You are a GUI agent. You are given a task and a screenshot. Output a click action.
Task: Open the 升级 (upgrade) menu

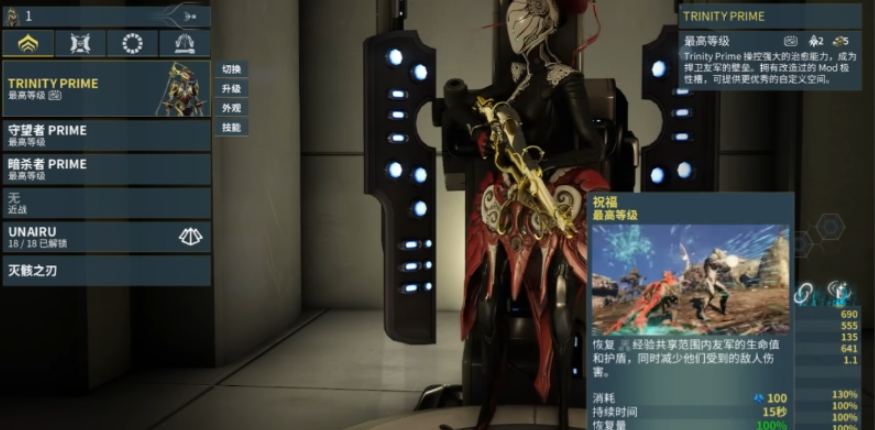click(231, 88)
